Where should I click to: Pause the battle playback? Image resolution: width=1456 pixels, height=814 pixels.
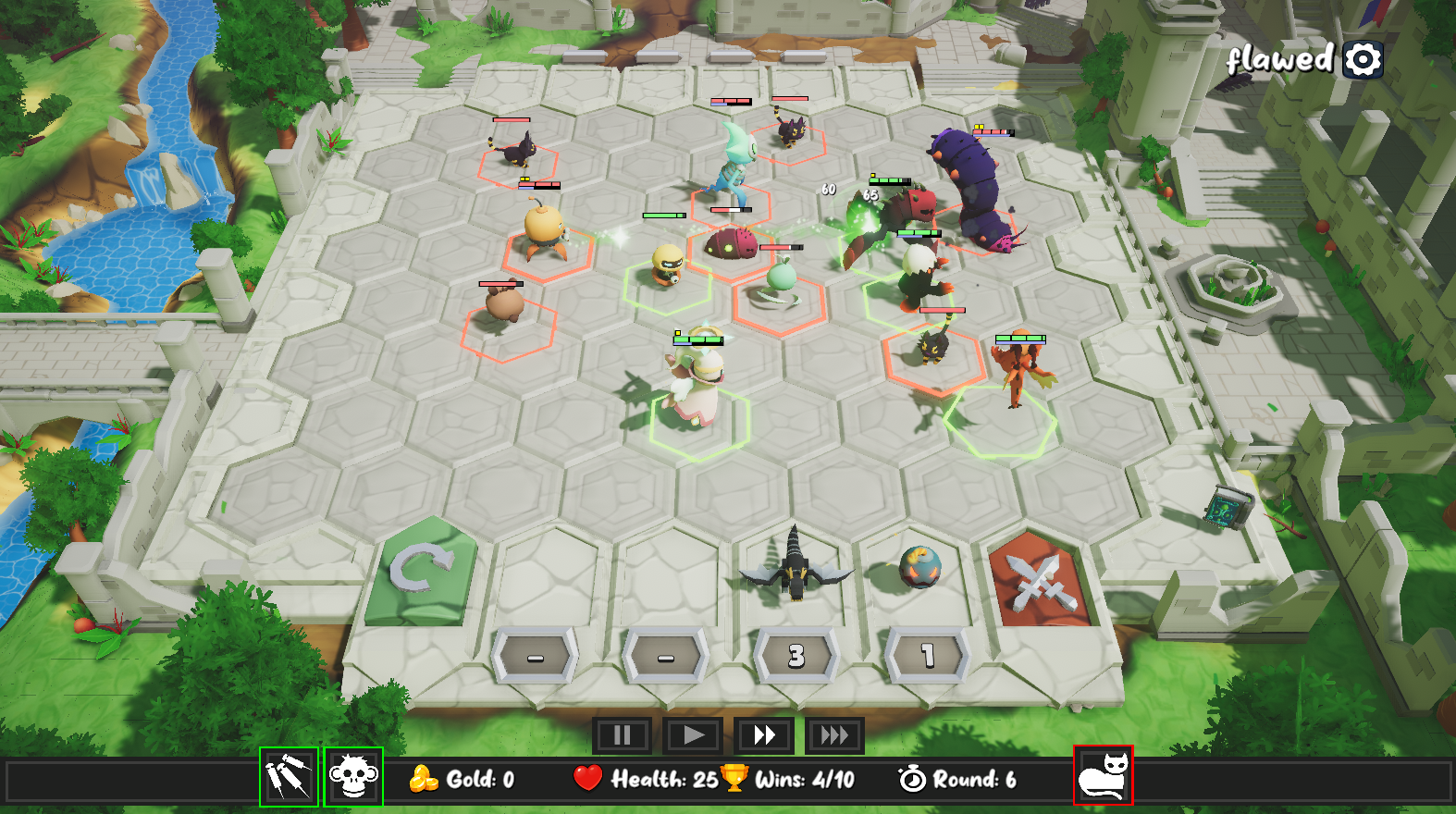coord(622,735)
